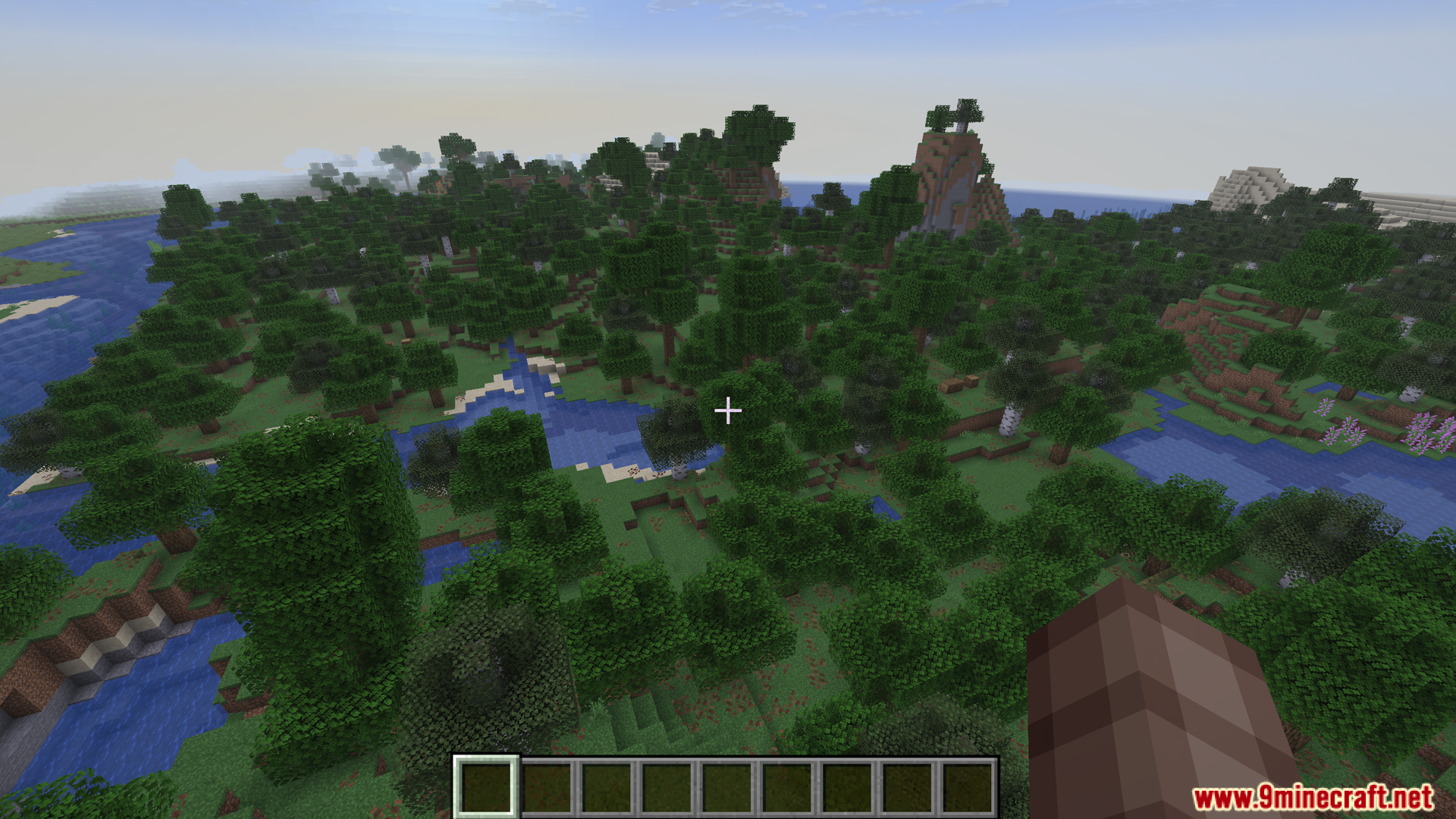Click the crosshair in the screen center
The image size is (1456, 819).
728,409
